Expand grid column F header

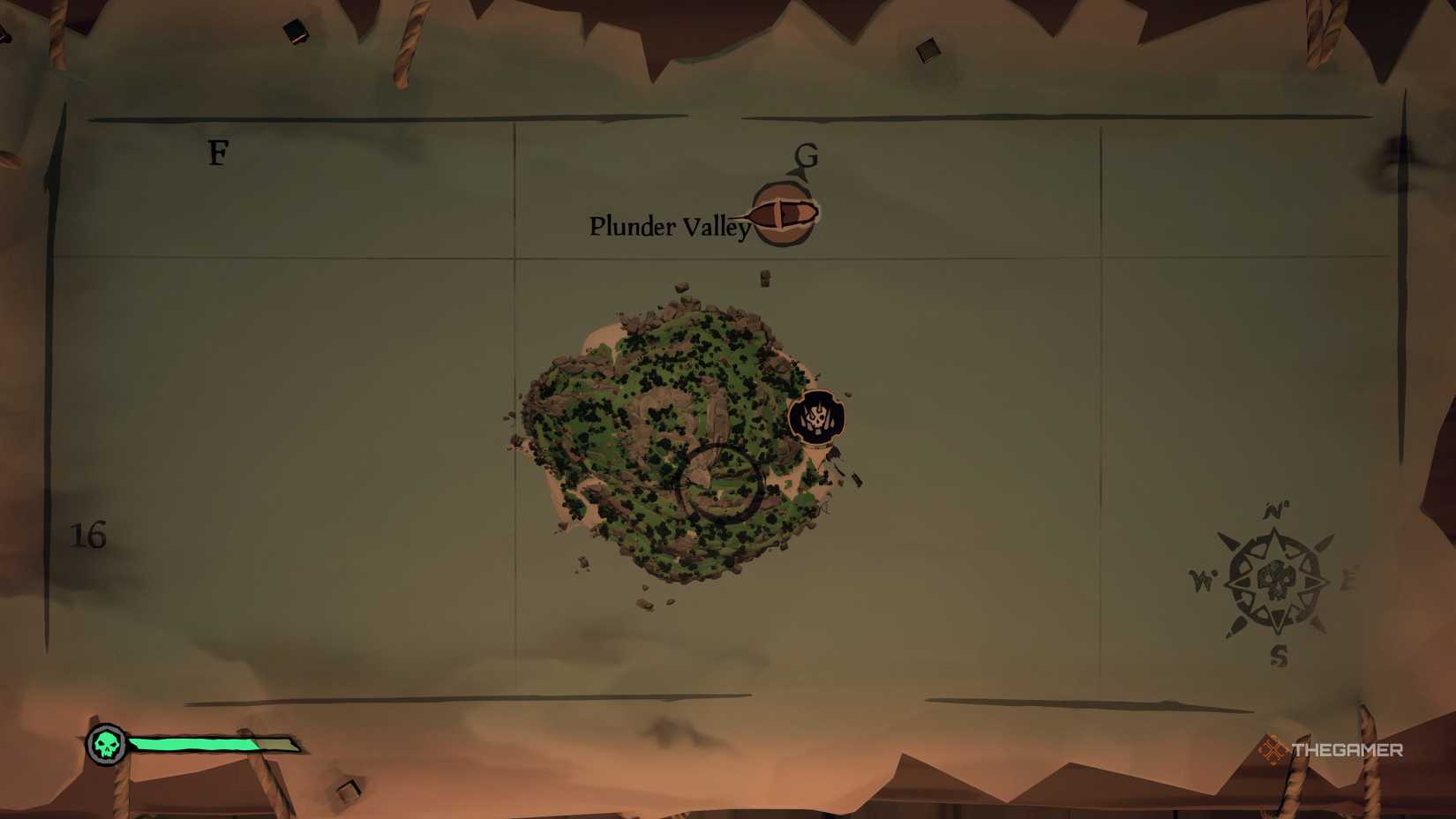point(217,154)
